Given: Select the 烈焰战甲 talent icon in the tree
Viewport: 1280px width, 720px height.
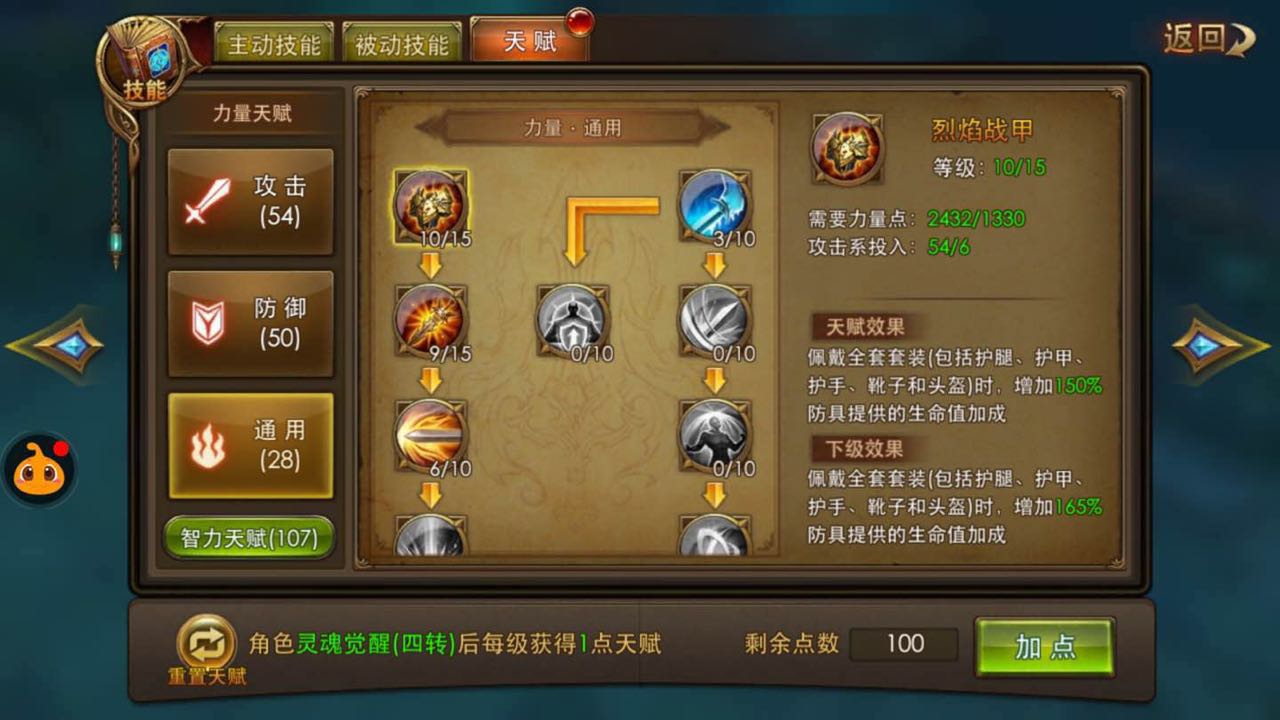Looking at the screenshot, I should (430, 205).
